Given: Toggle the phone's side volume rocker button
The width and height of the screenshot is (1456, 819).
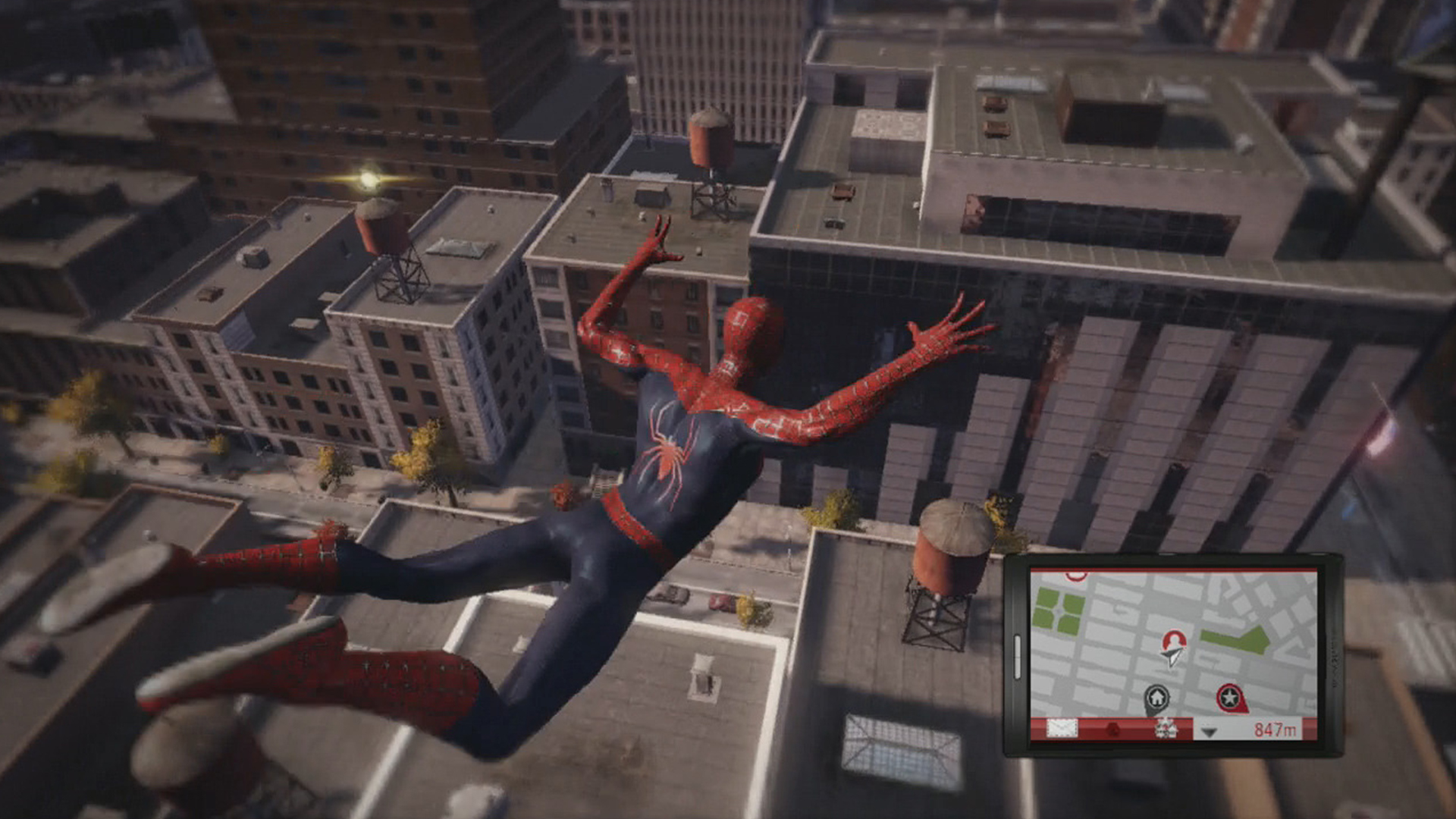Looking at the screenshot, I should coord(1017,657).
